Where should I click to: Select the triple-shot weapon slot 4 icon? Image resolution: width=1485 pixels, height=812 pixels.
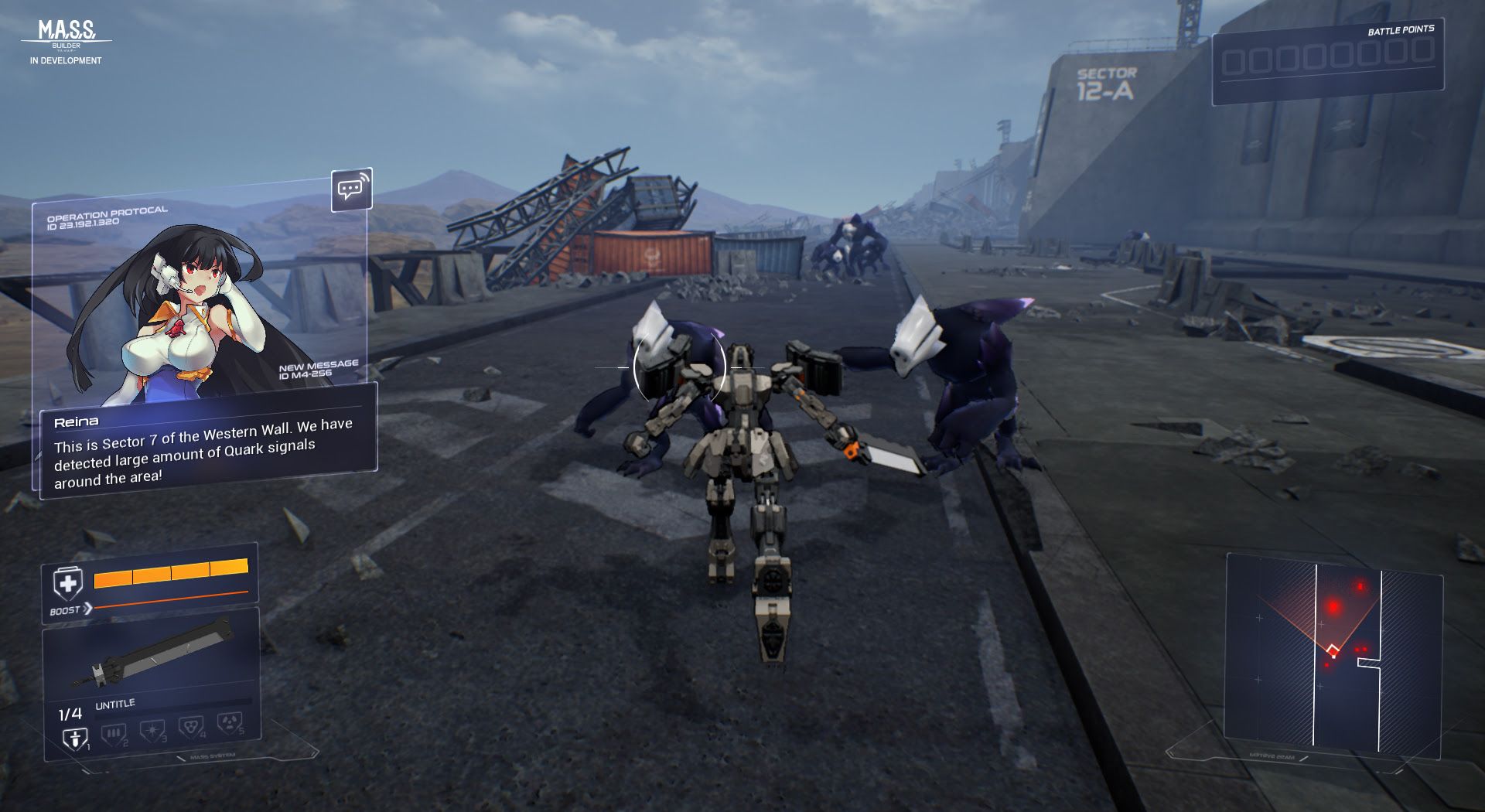pyautogui.click(x=191, y=728)
